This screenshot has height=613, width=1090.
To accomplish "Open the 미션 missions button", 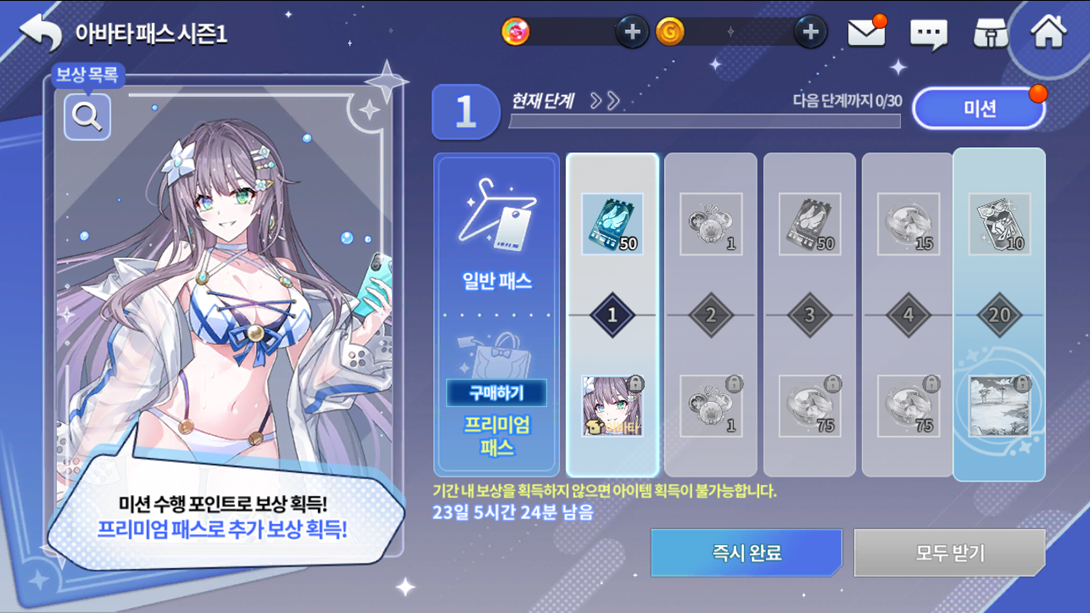I will (x=979, y=108).
